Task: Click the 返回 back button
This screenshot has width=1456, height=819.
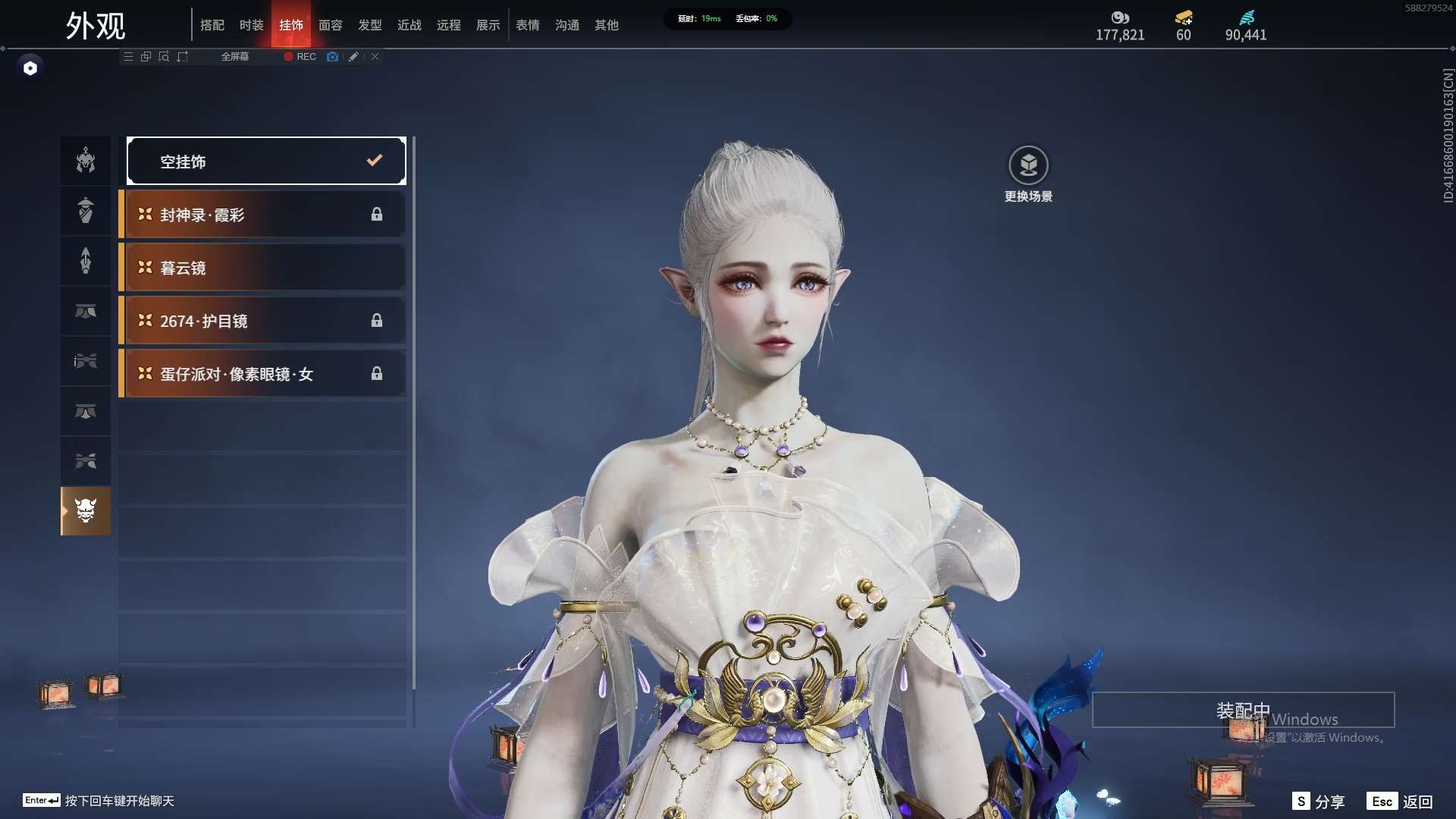Action: (x=1400, y=802)
